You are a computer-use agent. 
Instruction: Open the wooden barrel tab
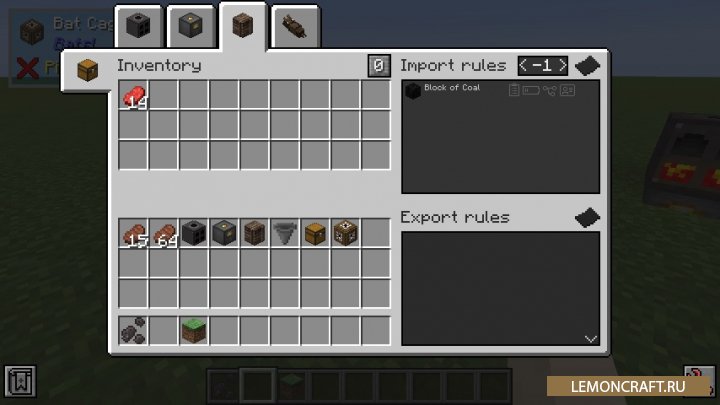[241, 25]
